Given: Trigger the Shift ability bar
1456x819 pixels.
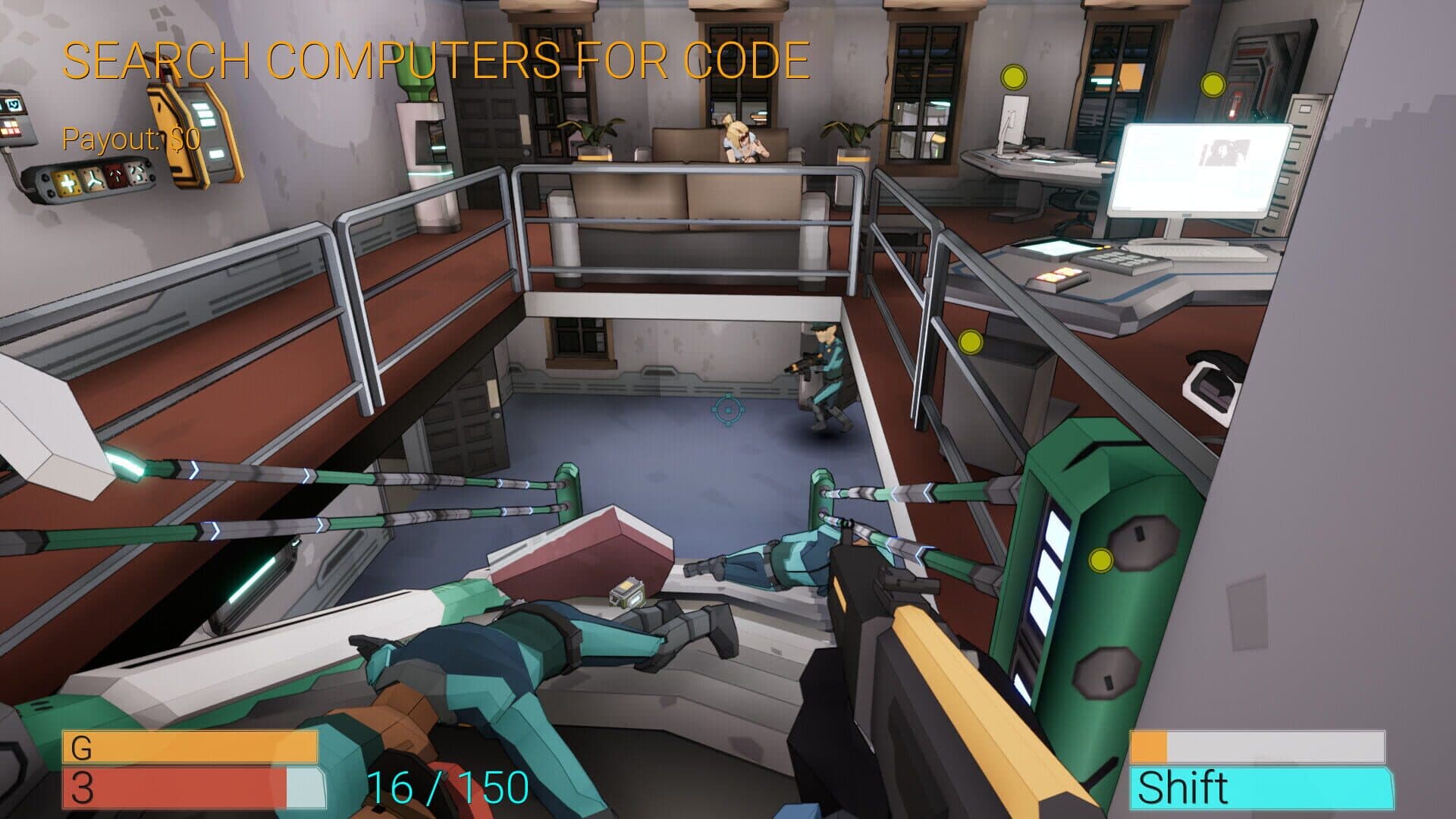Looking at the screenshot, I should click(1260, 788).
